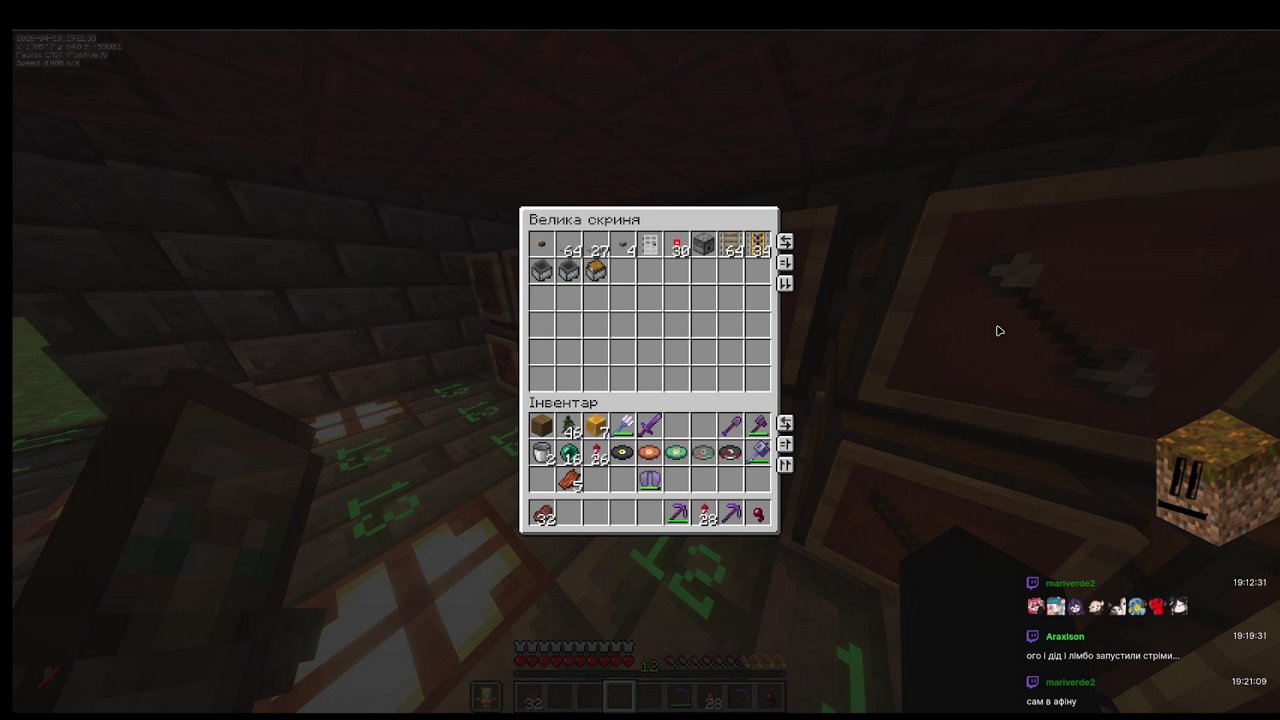This screenshot has height=720, width=1280.
Task: Select the oak planks in inventory
Action: click(540, 426)
